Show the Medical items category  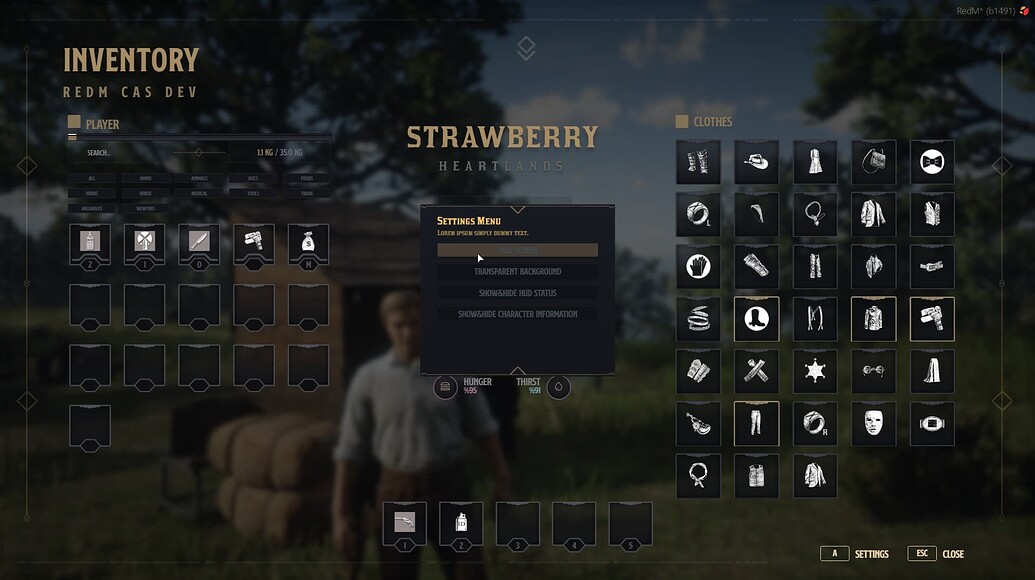click(x=200, y=193)
